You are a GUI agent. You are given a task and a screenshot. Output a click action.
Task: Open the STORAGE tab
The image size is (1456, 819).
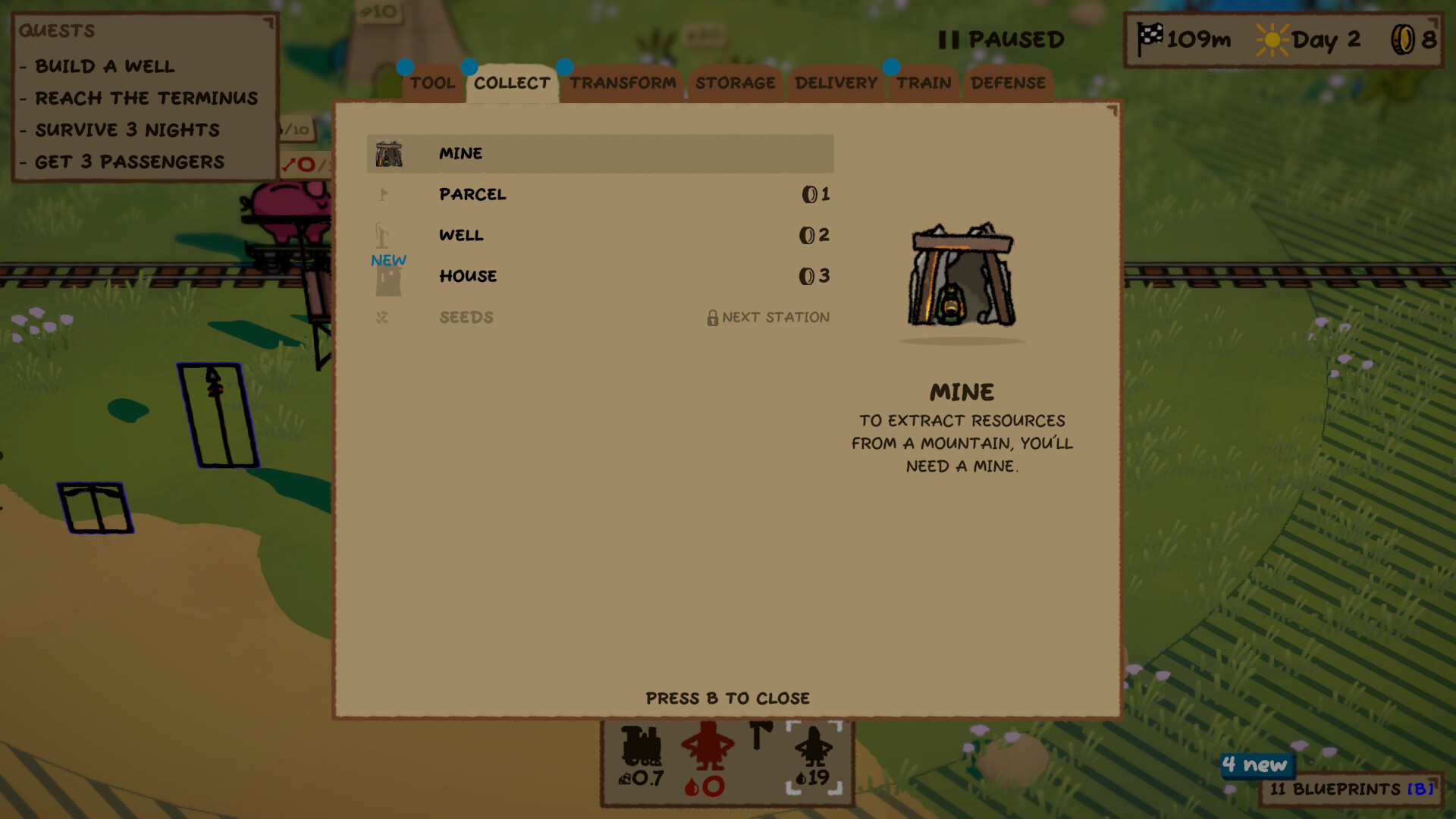735,83
